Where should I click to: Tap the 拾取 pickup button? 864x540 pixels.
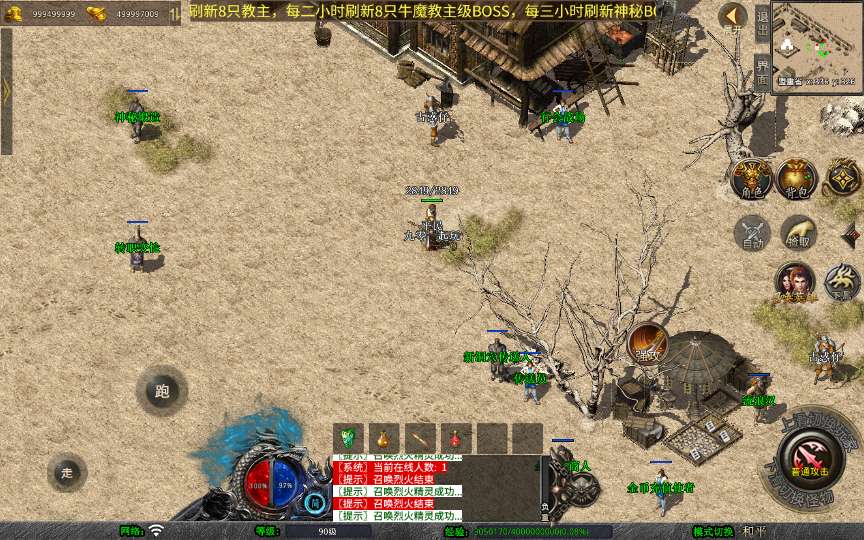tap(798, 232)
